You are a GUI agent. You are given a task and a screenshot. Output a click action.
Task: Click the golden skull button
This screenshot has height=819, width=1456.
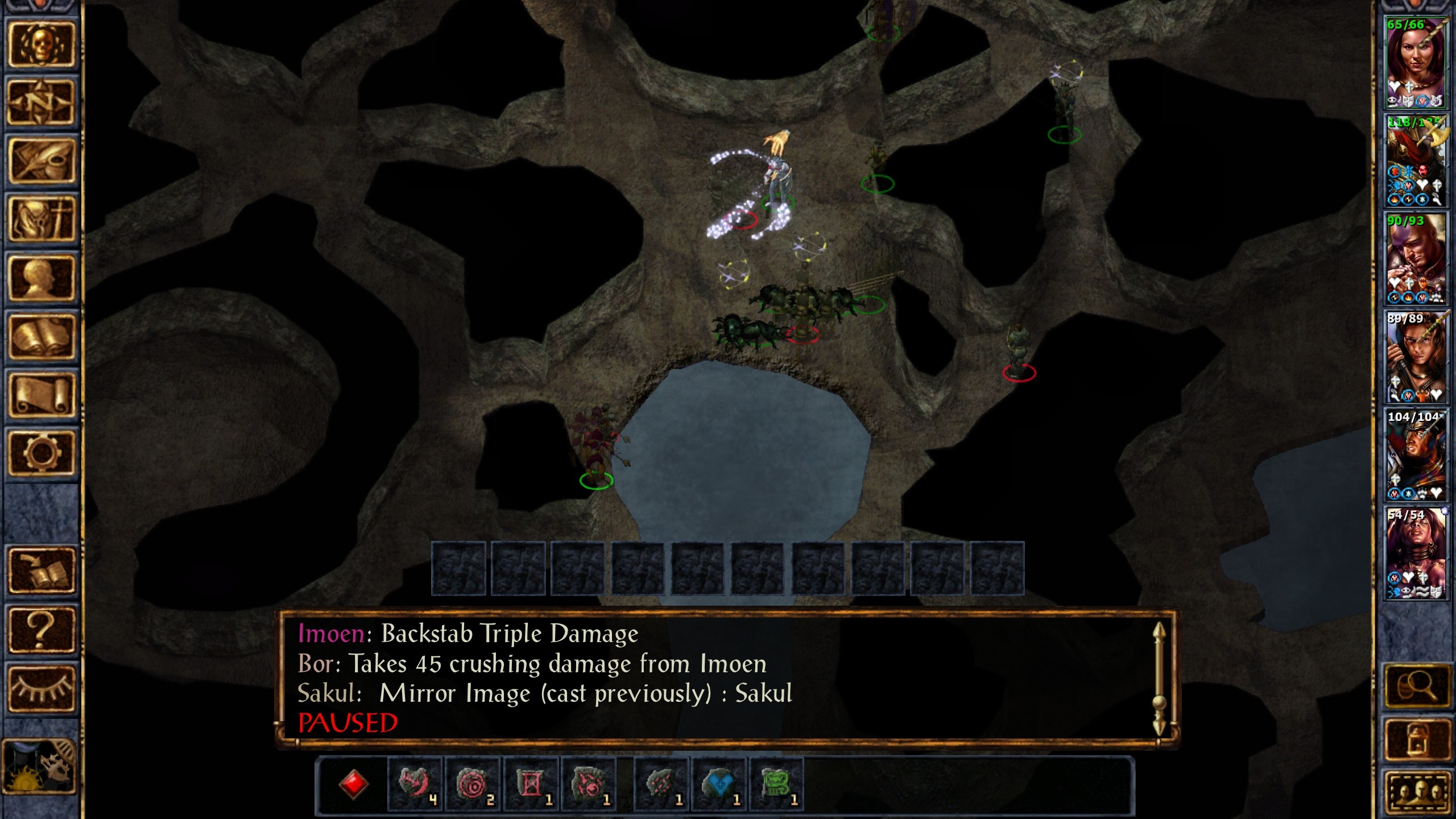tap(41, 45)
